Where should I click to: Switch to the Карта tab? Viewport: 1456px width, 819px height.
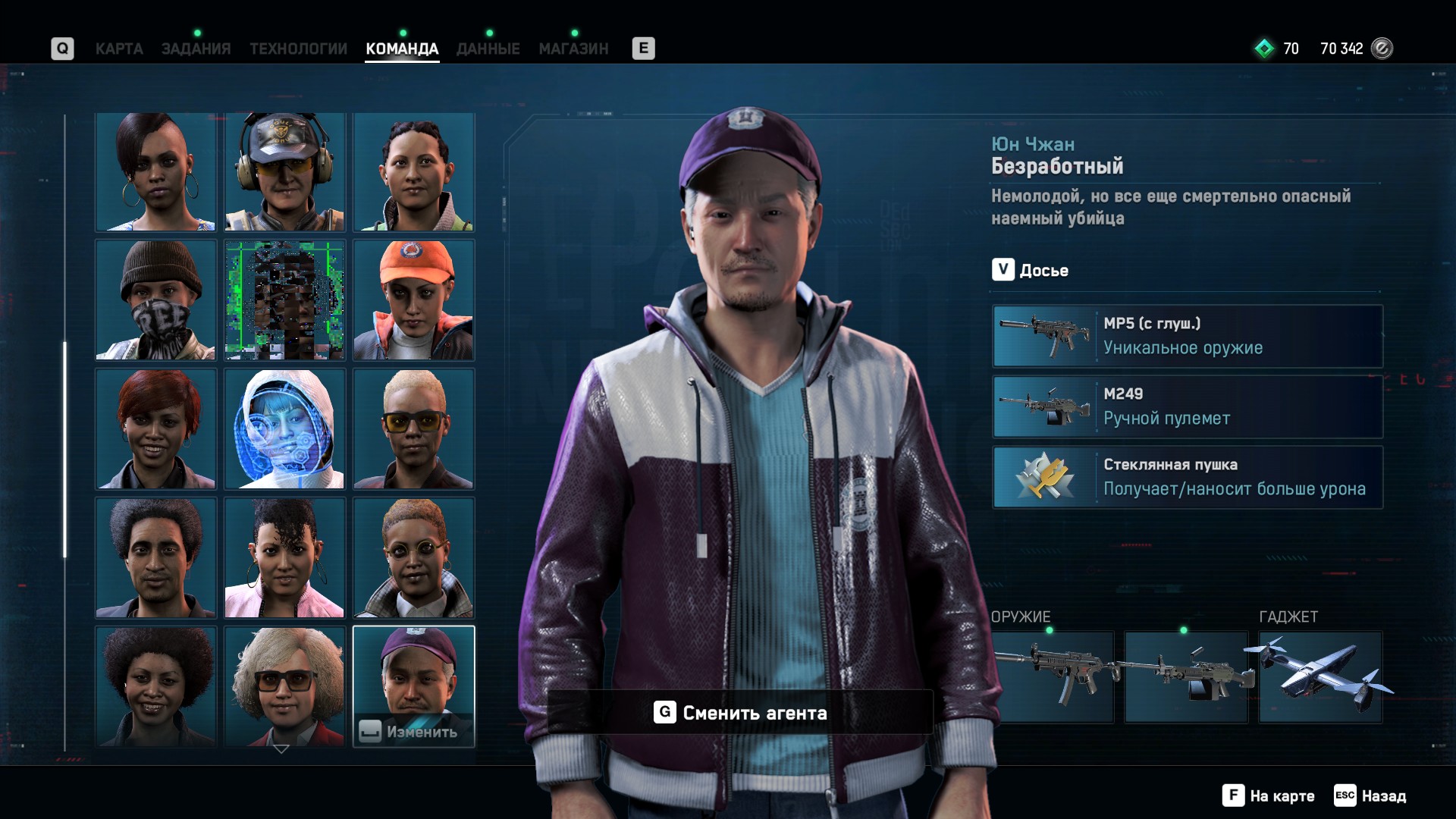[119, 49]
